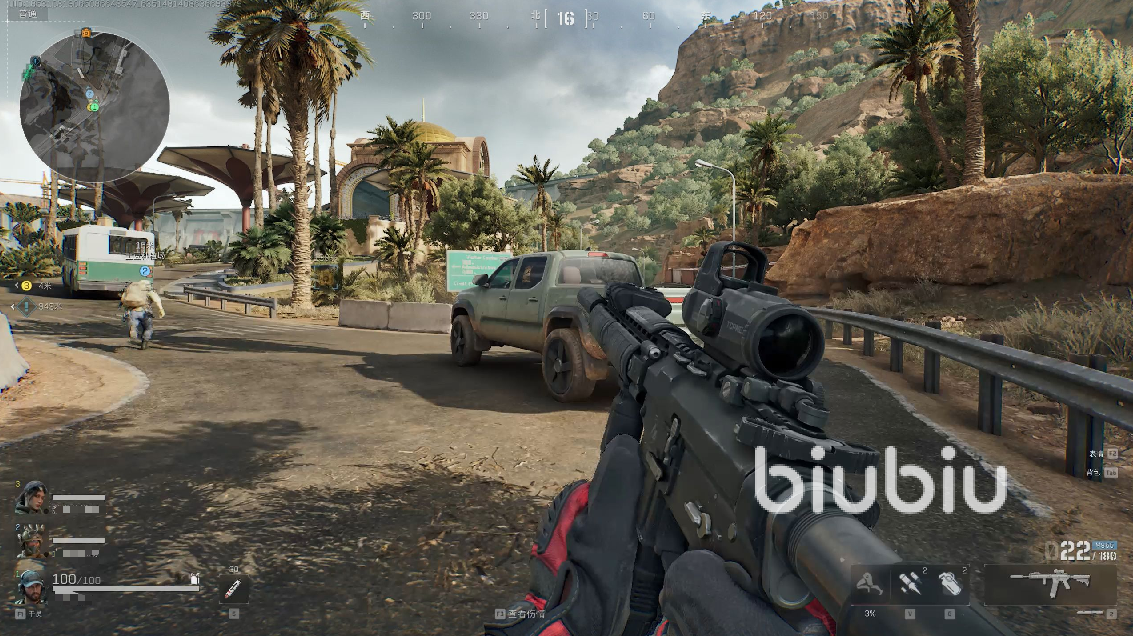Image resolution: width=1133 pixels, height=636 pixels.
Task: Activate the crouching operator ability icon
Action: 869,583
